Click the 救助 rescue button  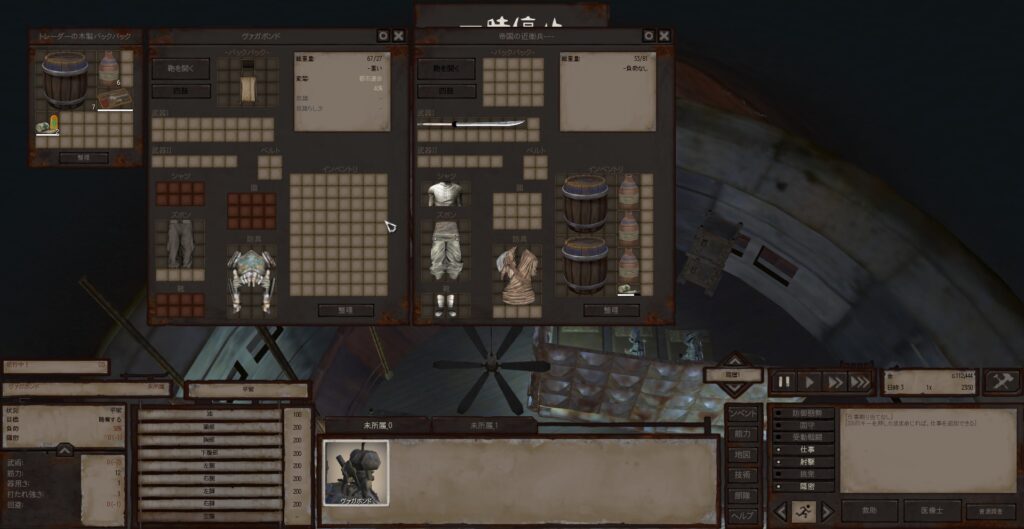[868, 510]
